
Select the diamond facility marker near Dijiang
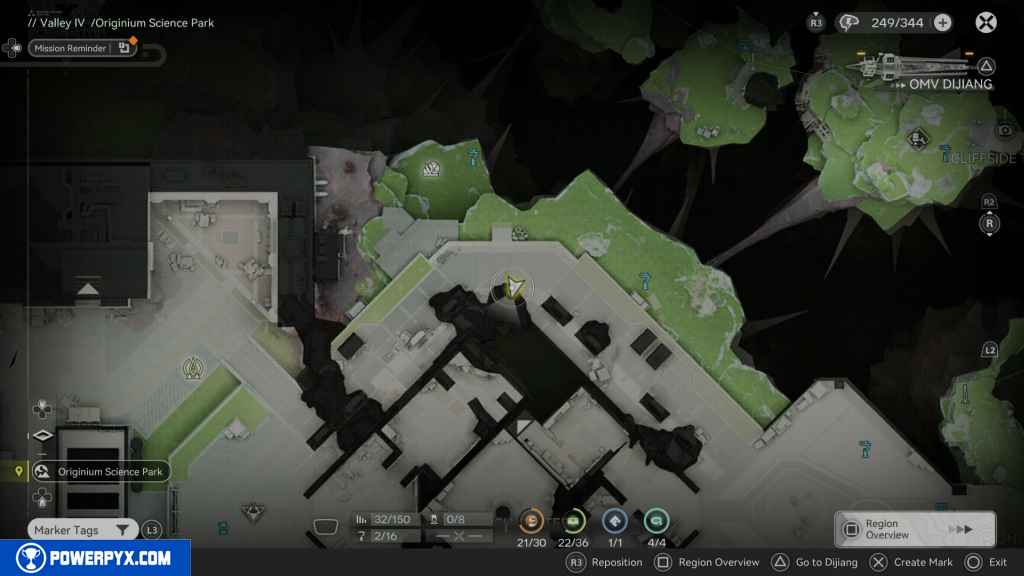tap(915, 137)
